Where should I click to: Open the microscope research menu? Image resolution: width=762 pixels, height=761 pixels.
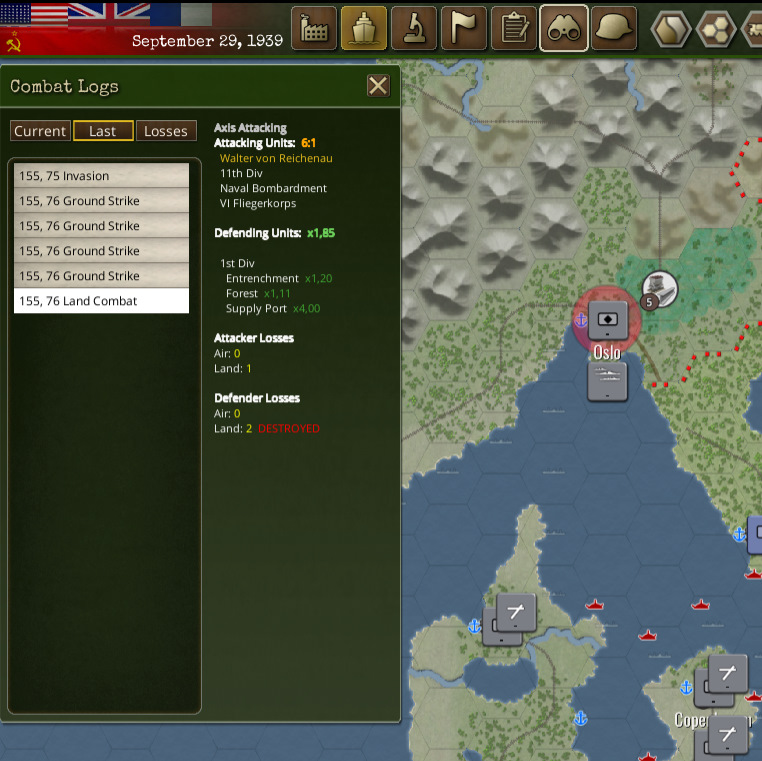pyautogui.click(x=414, y=28)
